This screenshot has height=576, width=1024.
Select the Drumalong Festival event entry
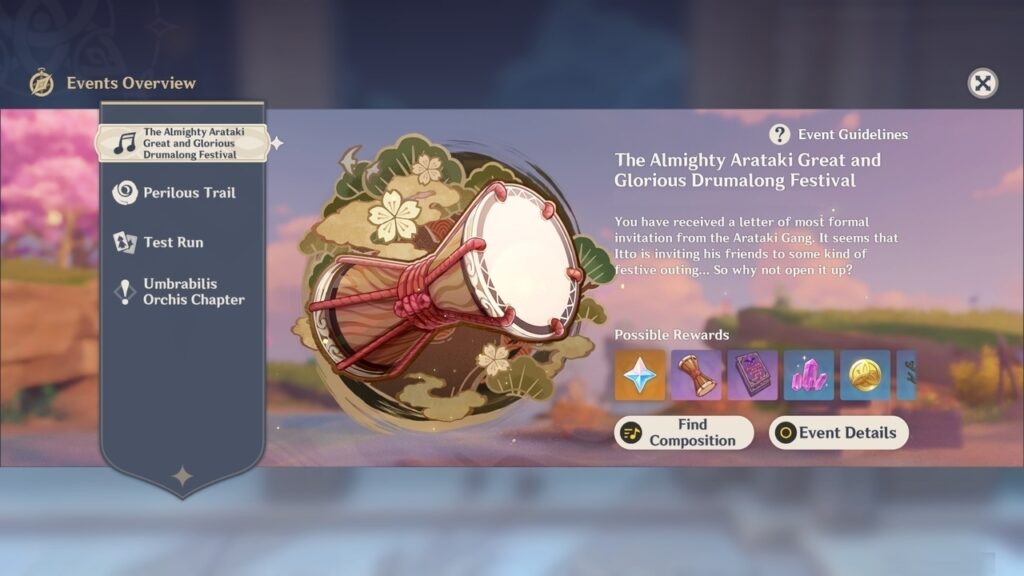point(182,143)
